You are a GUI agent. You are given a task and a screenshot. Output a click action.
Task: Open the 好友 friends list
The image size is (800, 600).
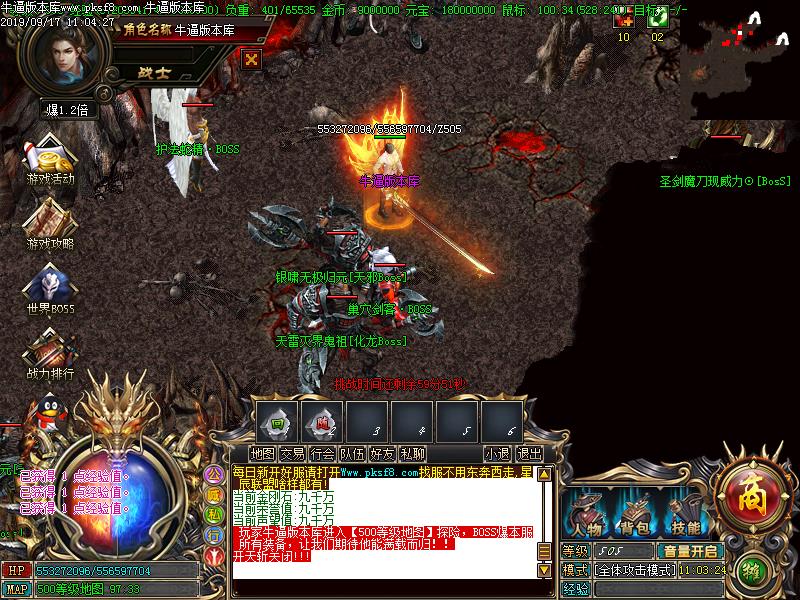tap(382, 454)
